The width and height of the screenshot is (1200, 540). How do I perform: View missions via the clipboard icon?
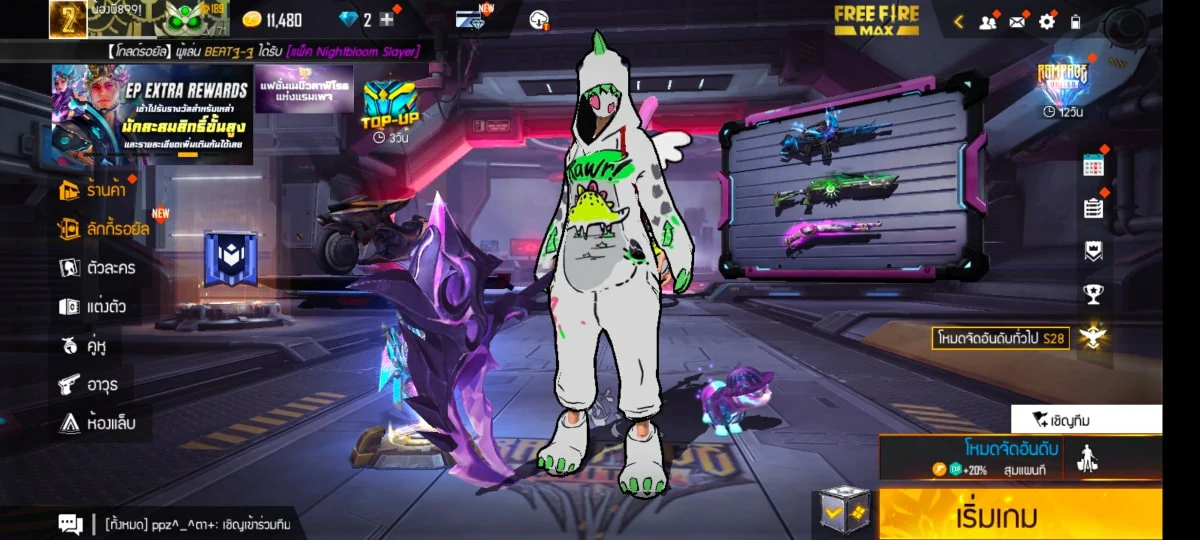[x=1093, y=208]
